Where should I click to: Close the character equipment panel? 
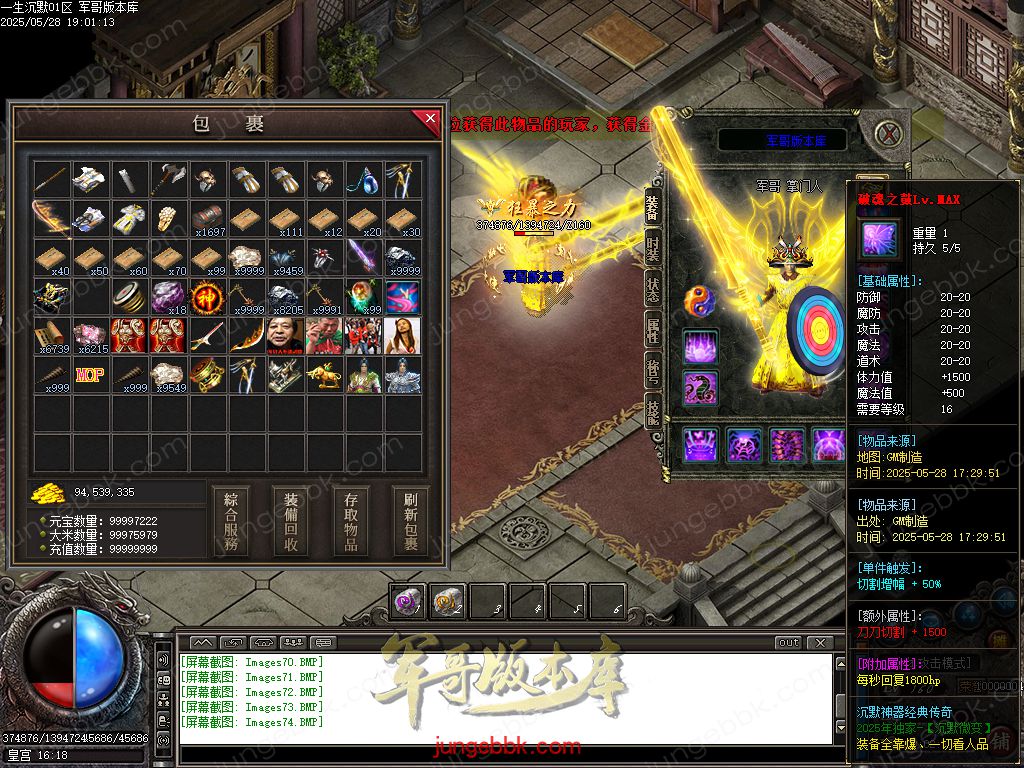click(886, 132)
